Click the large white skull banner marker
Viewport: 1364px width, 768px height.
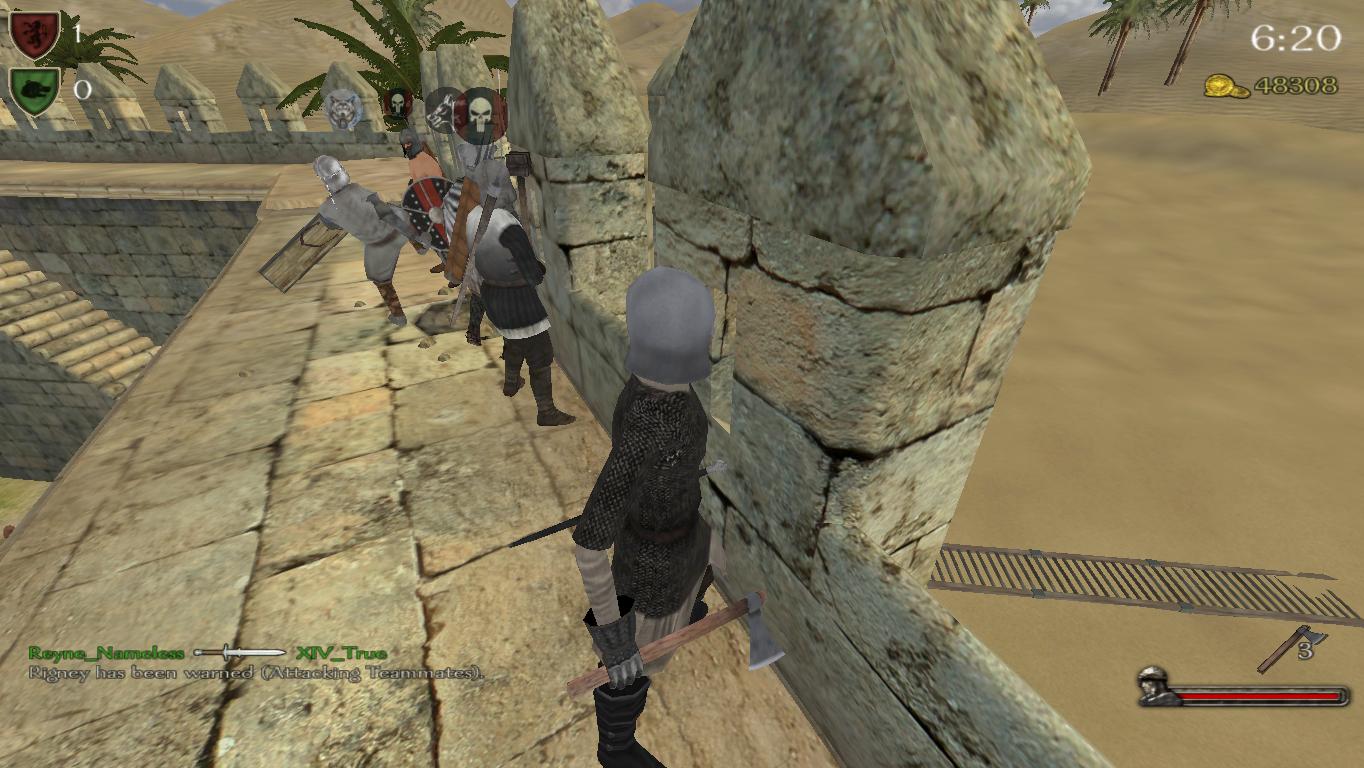coord(481,114)
